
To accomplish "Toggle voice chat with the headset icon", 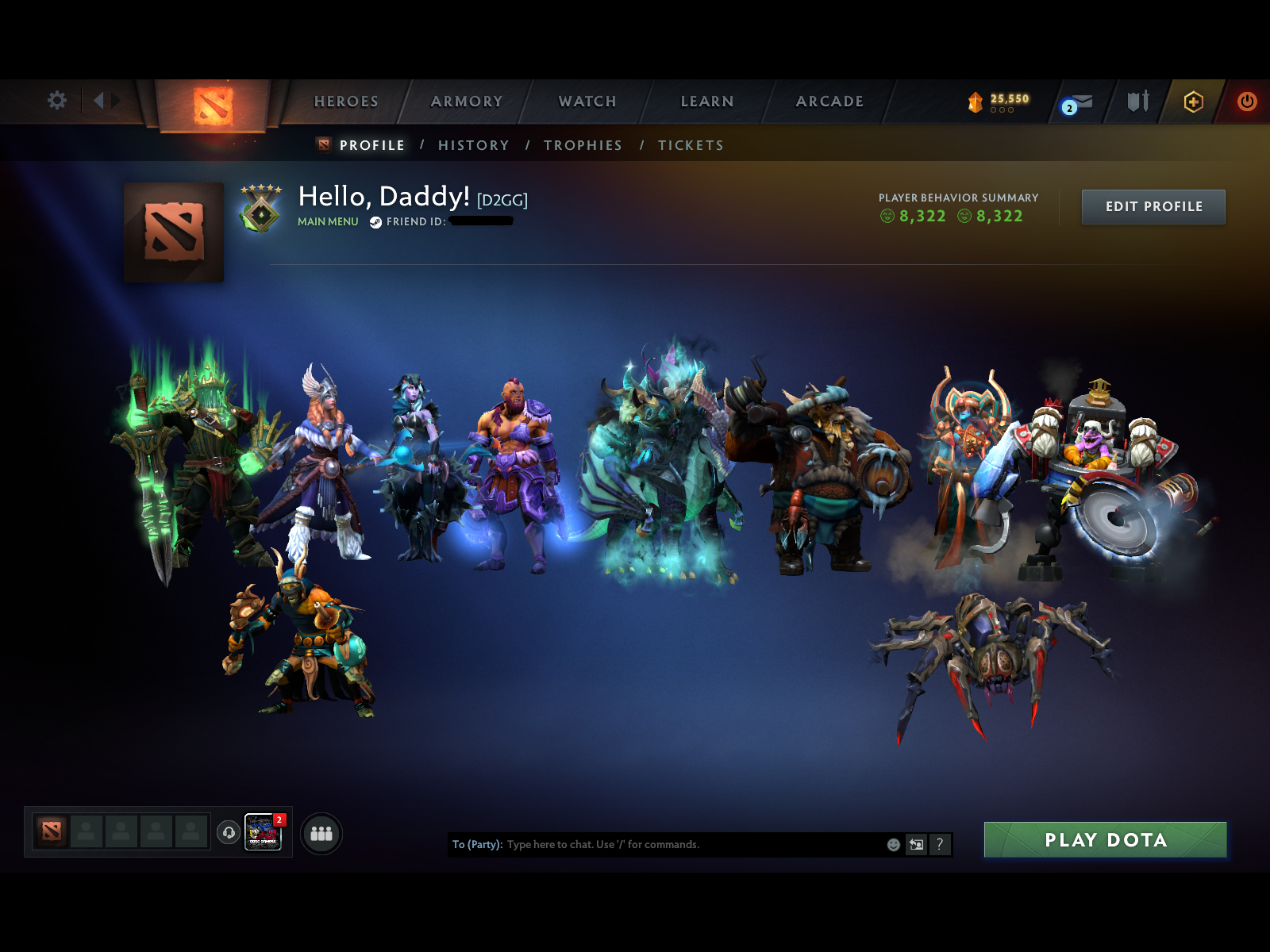I will point(229,832).
